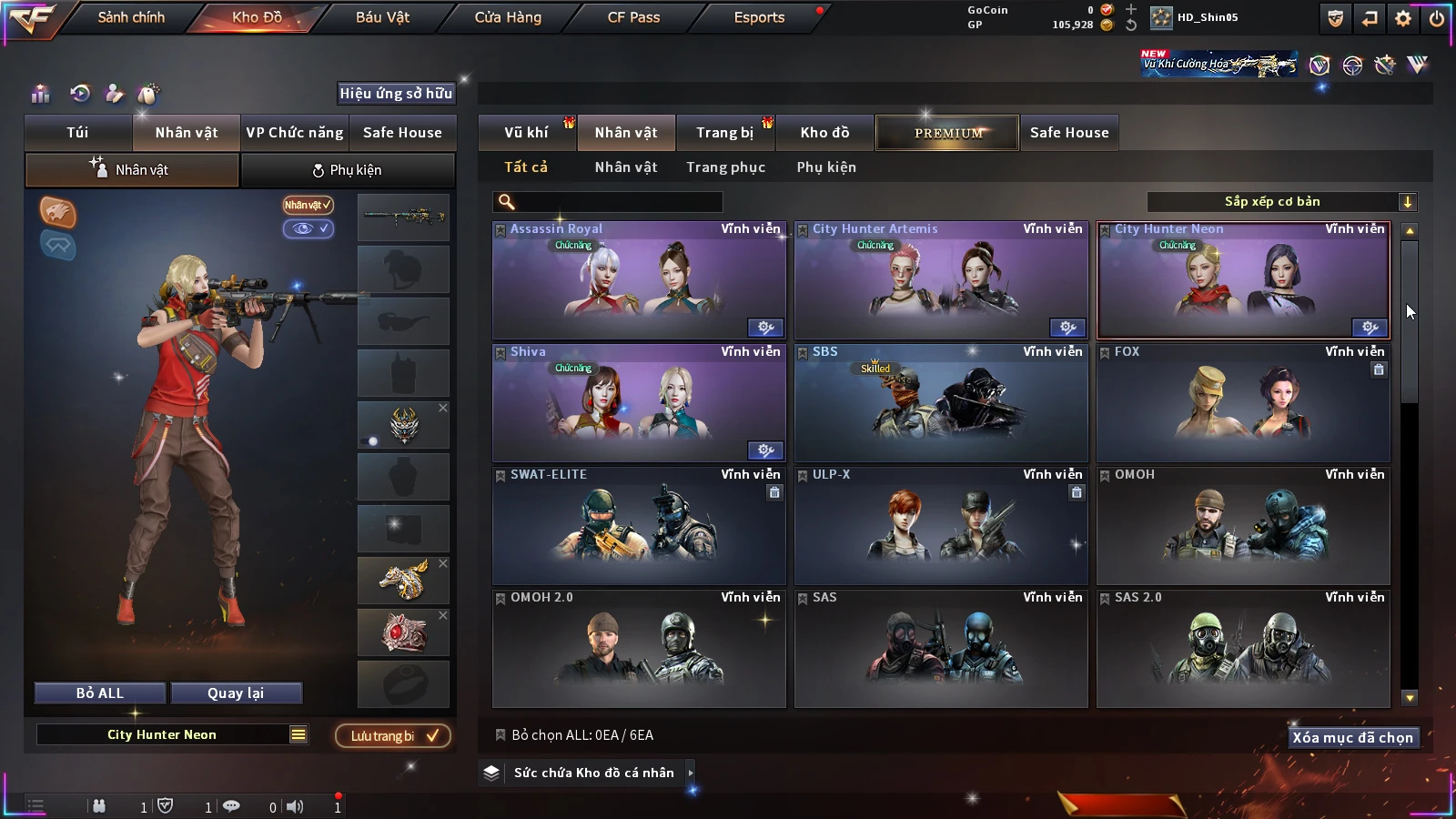The width and height of the screenshot is (1456, 819).
Task: Open the PREMIUM inventory tab
Action: 947,133
